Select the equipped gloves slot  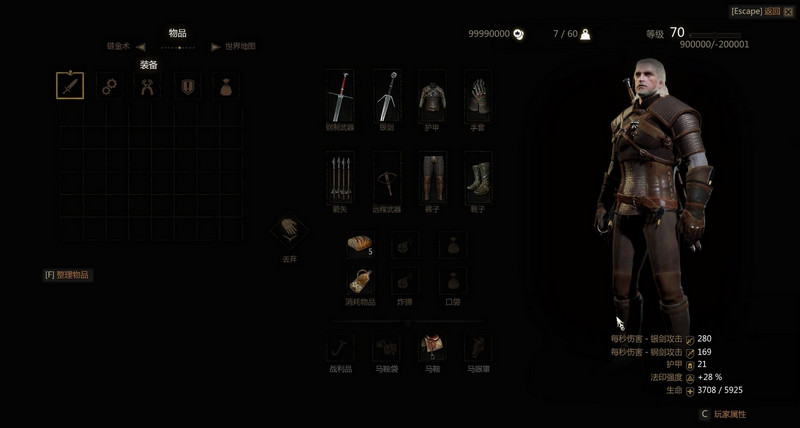pos(477,97)
